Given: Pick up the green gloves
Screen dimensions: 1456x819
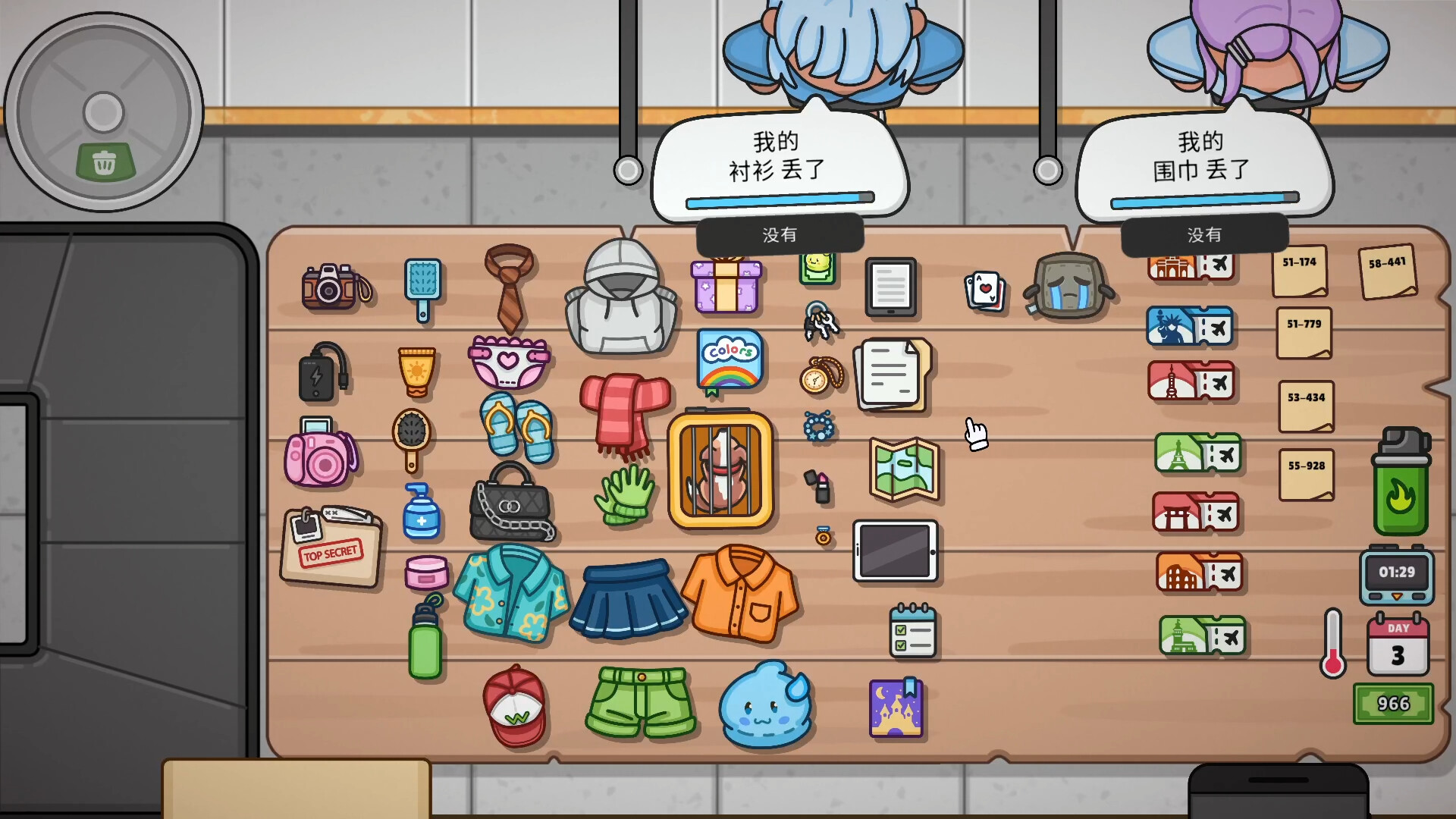Looking at the screenshot, I should (626, 497).
